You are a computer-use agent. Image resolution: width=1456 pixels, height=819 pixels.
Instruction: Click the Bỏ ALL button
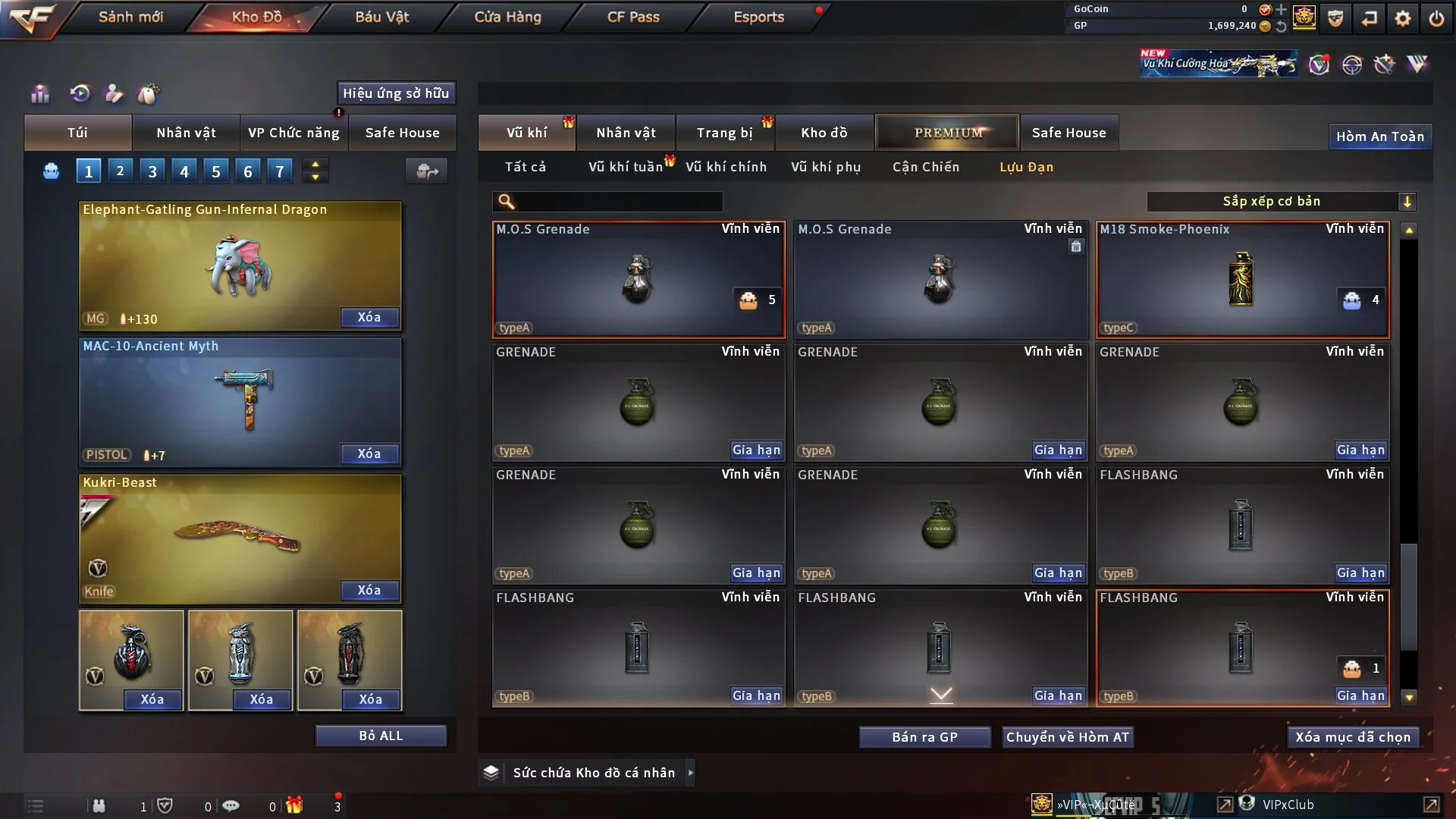coord(381,736)
